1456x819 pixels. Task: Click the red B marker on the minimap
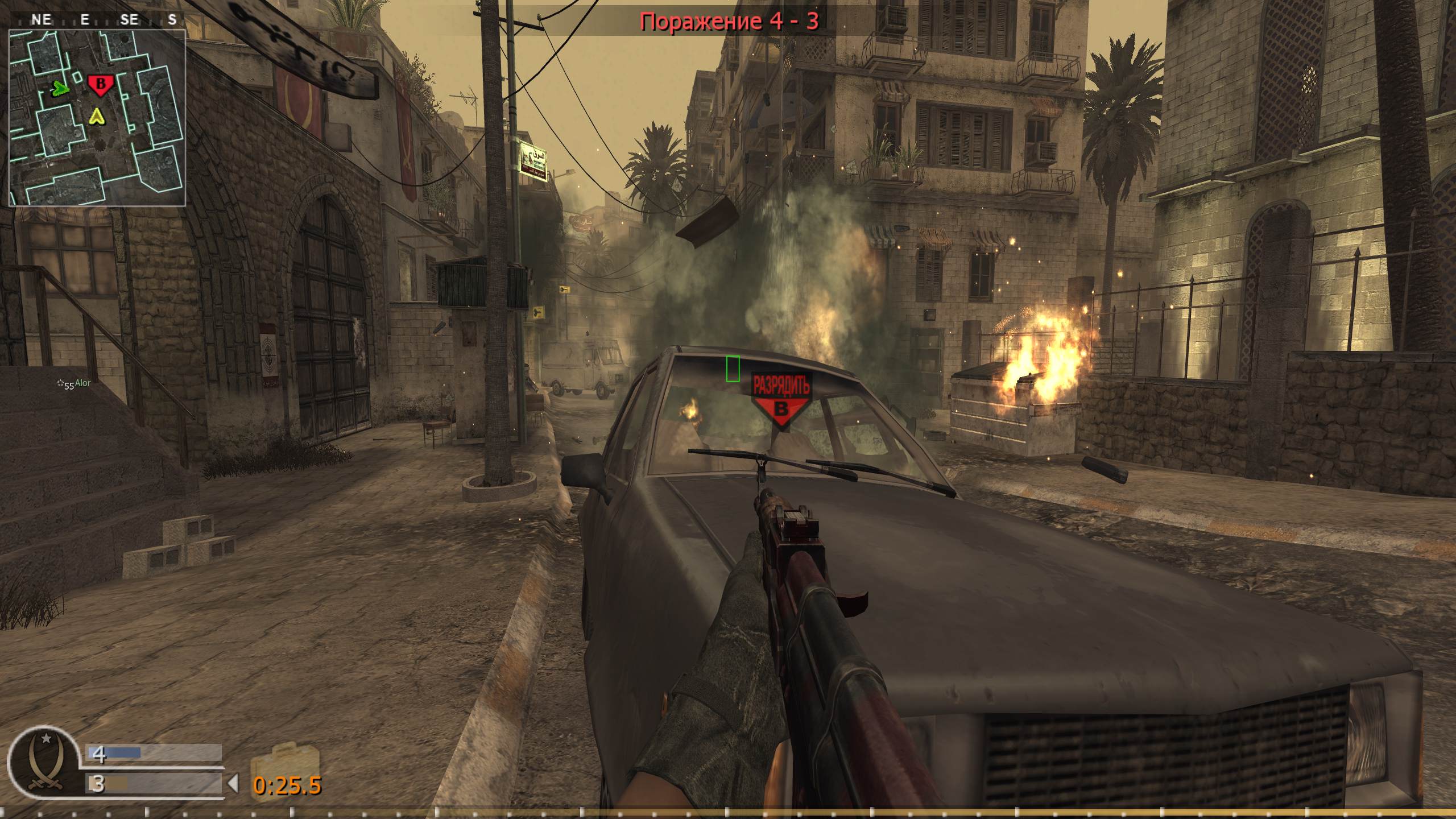101,85
